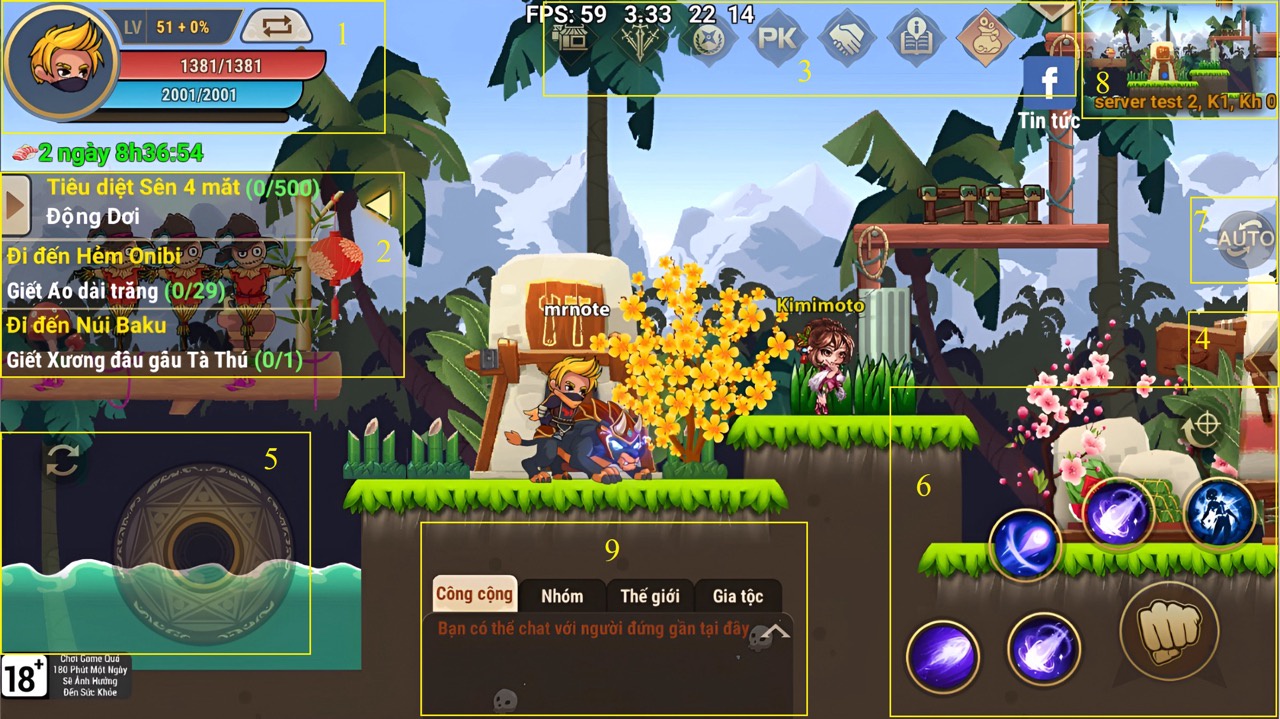Open the blond ninja character portrait
This screenshot has height=719, width=1280.
pyautogui.click(x=60, y=62)
